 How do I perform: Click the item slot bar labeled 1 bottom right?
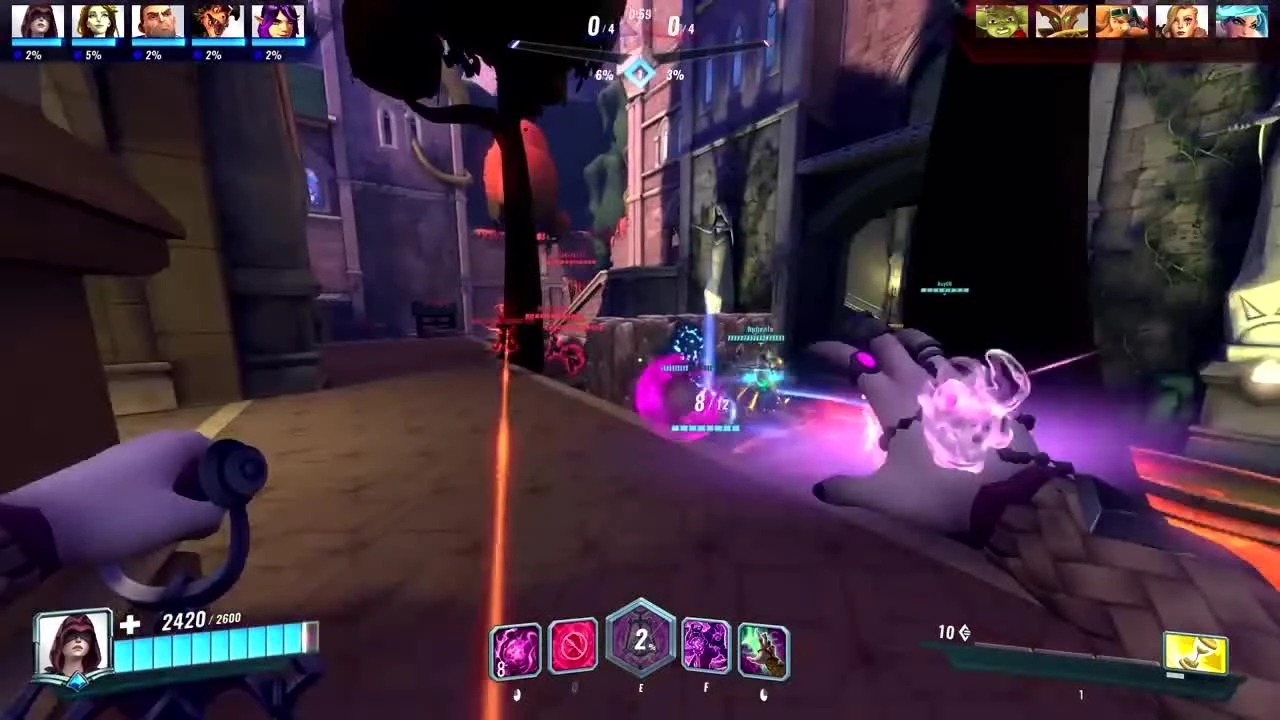(1081, 693)
